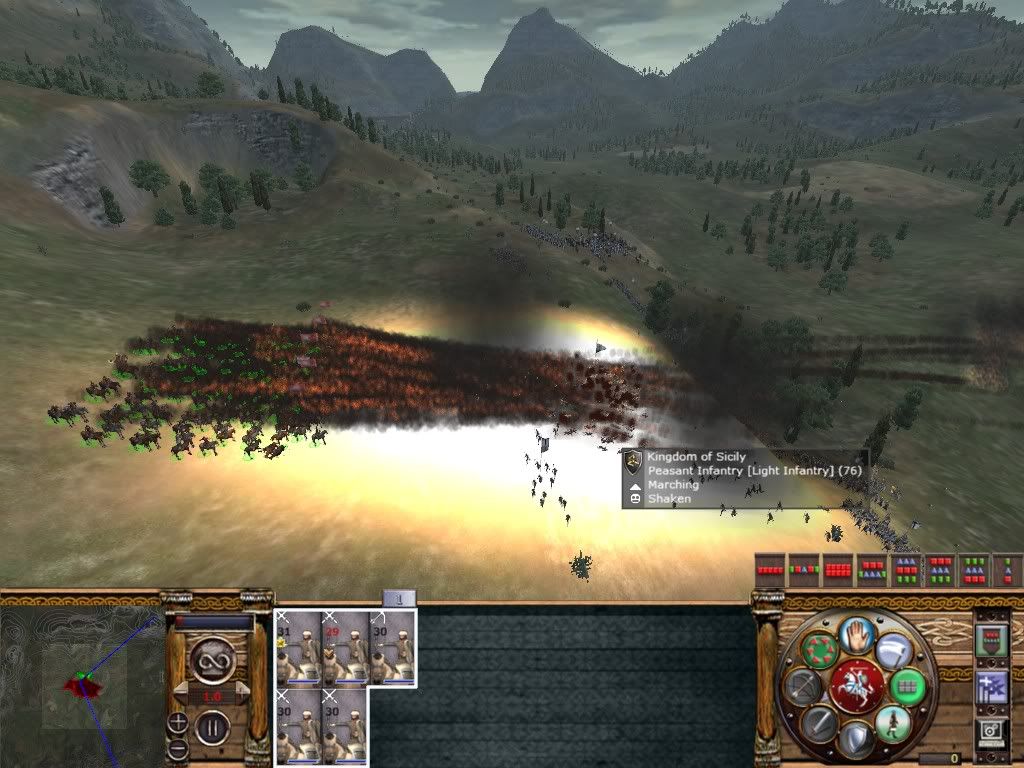Screen dimensions: 1024x768
Task: Toggle run mode with running man icon
Action: point(892,723)
